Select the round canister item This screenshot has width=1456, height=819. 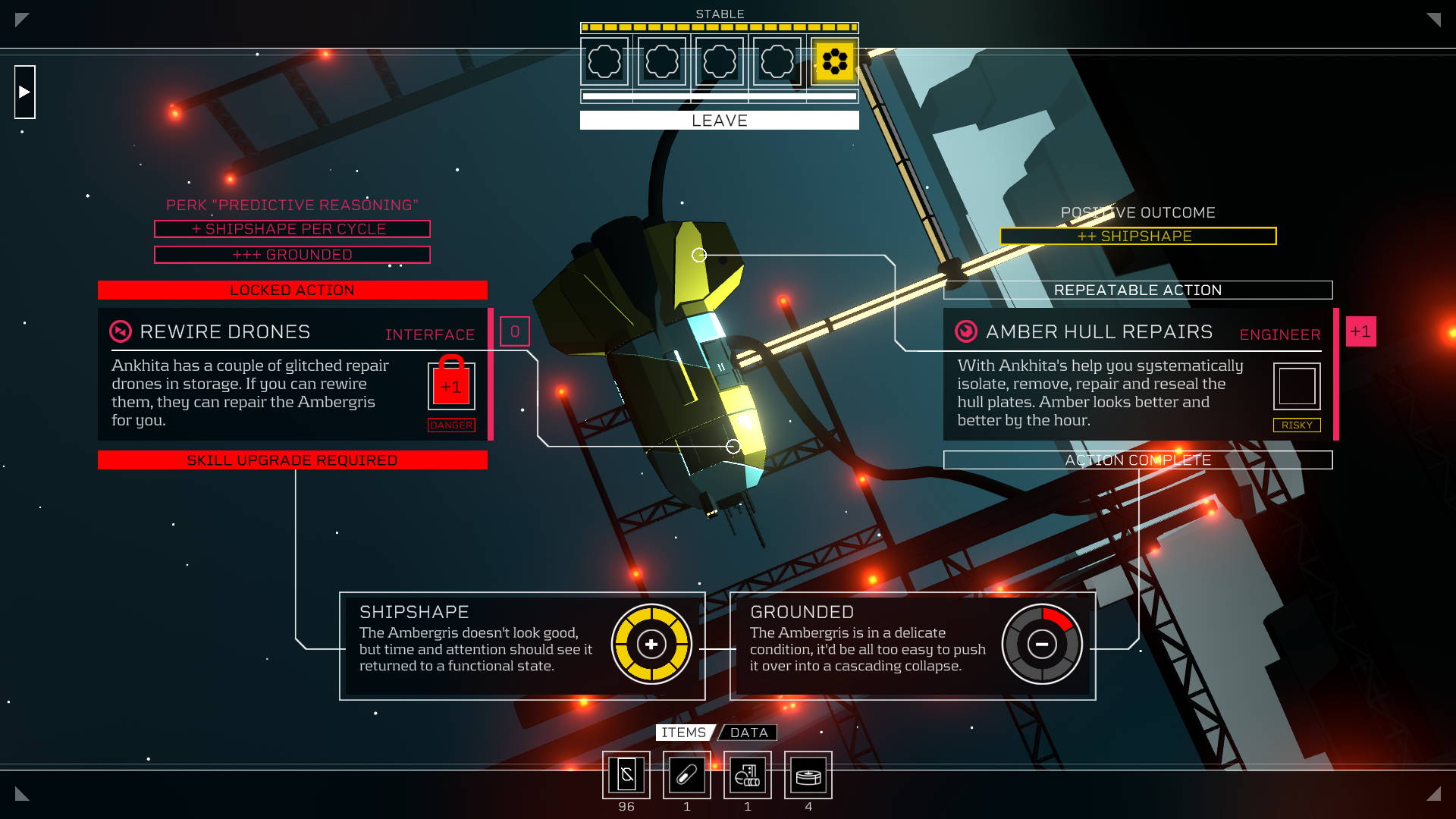(808, 774)
